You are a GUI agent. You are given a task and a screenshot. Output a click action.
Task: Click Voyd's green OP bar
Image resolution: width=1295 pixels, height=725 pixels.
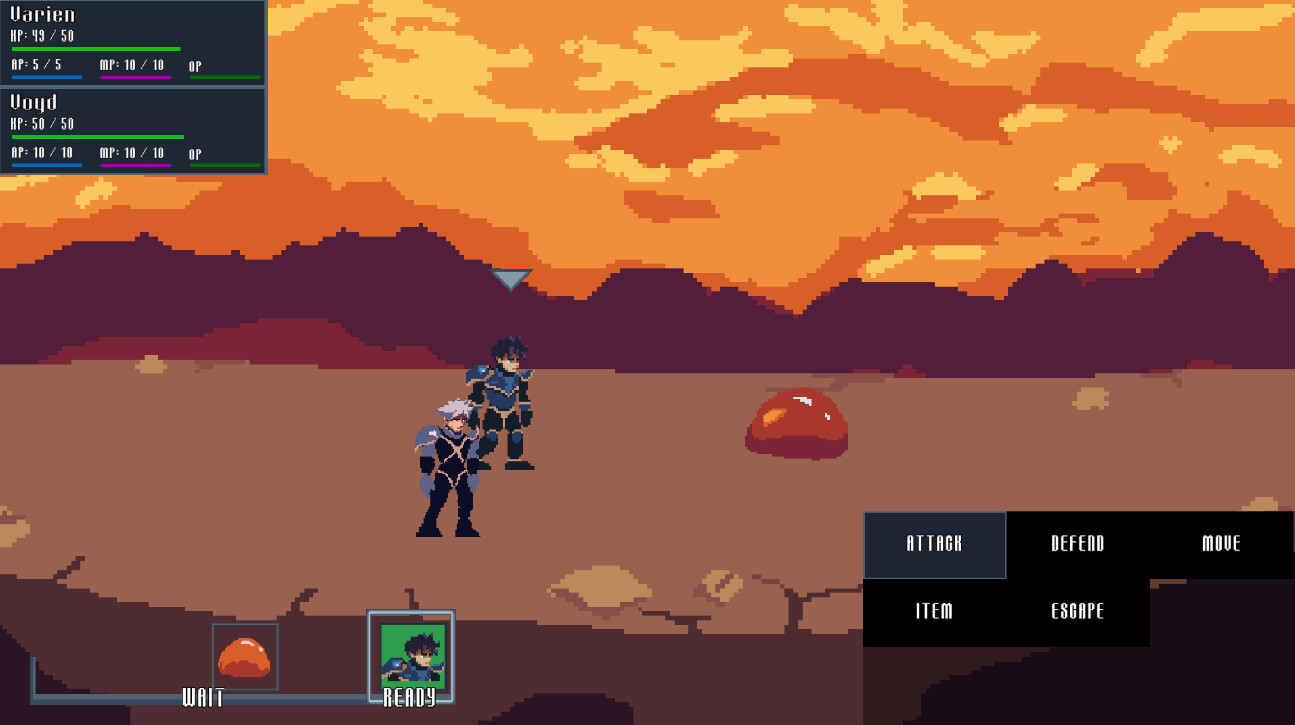coord(224,163)
